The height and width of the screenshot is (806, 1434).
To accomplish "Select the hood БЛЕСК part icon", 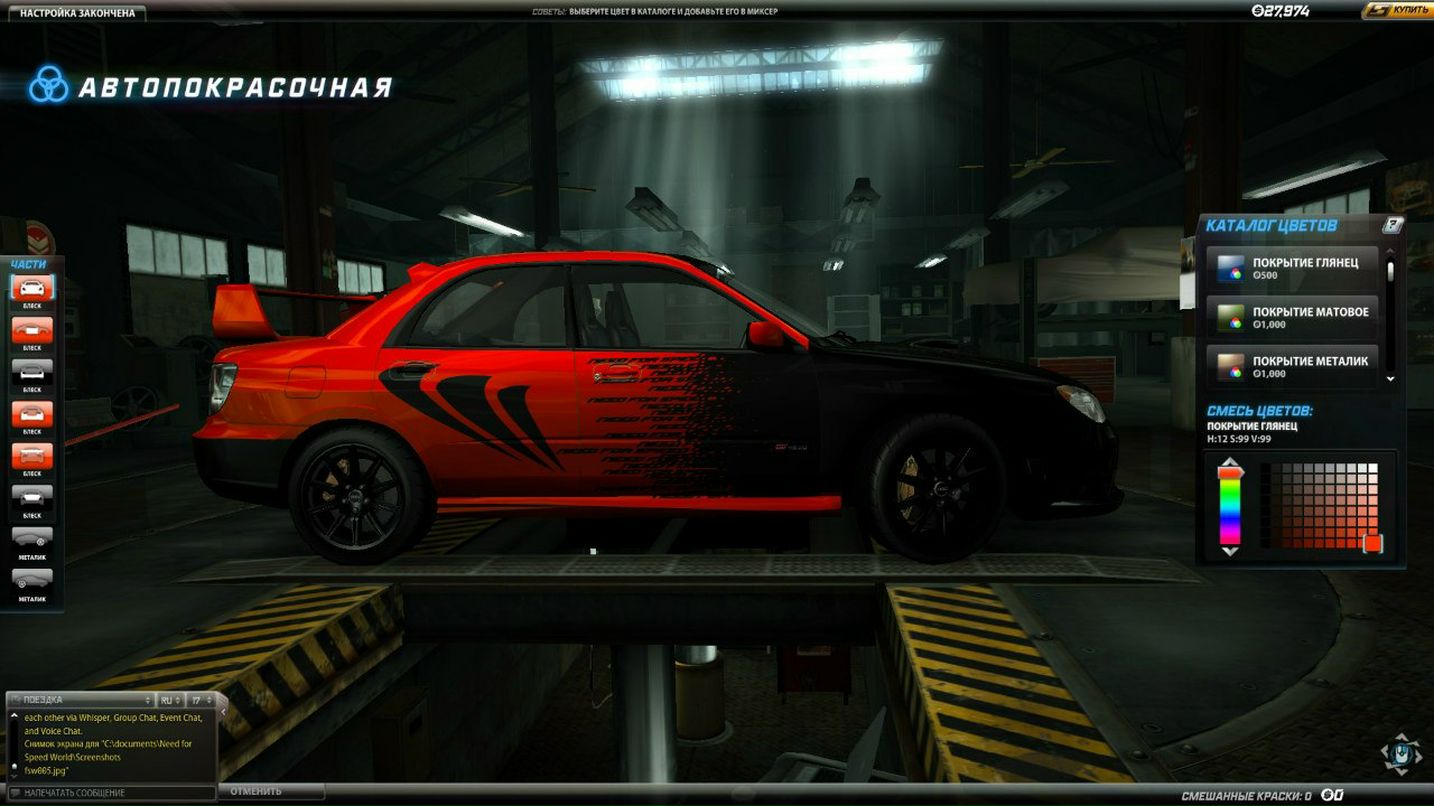I will click(33, 330).
